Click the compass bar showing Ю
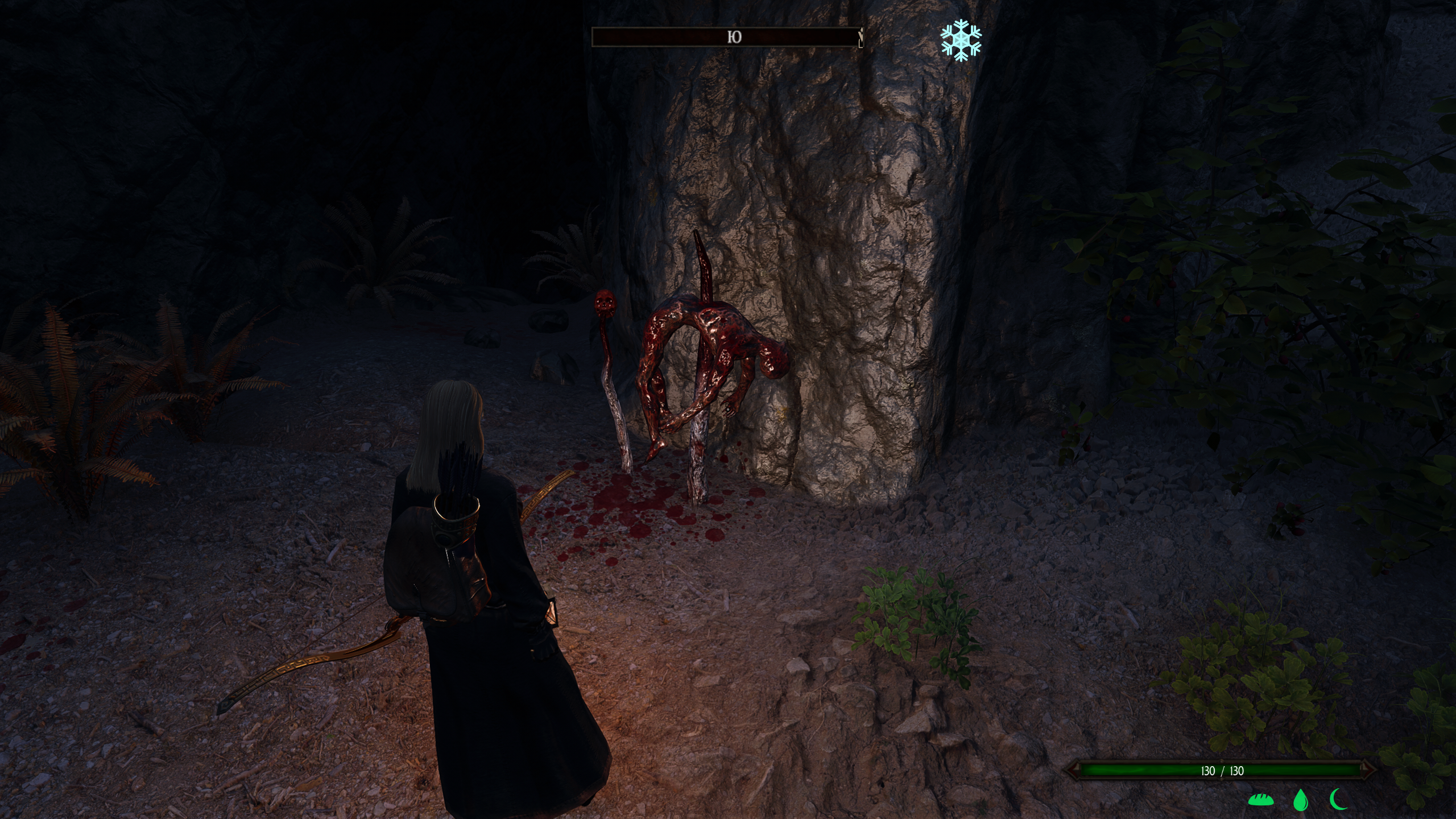 click(x=727, y=38)
